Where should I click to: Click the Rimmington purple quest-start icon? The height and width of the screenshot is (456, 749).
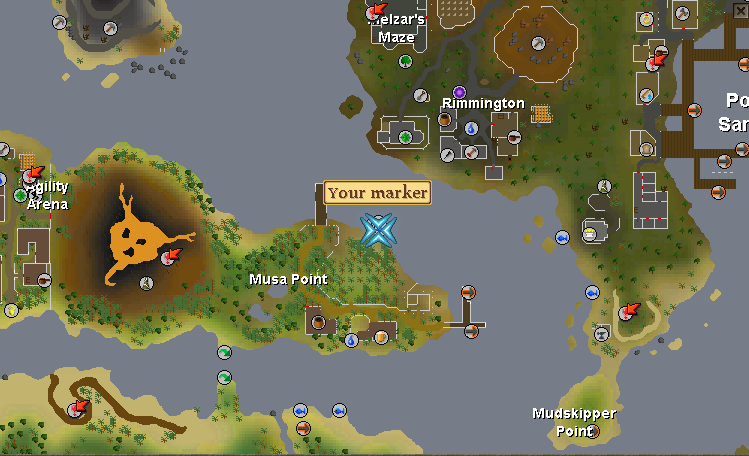(459, 92)
